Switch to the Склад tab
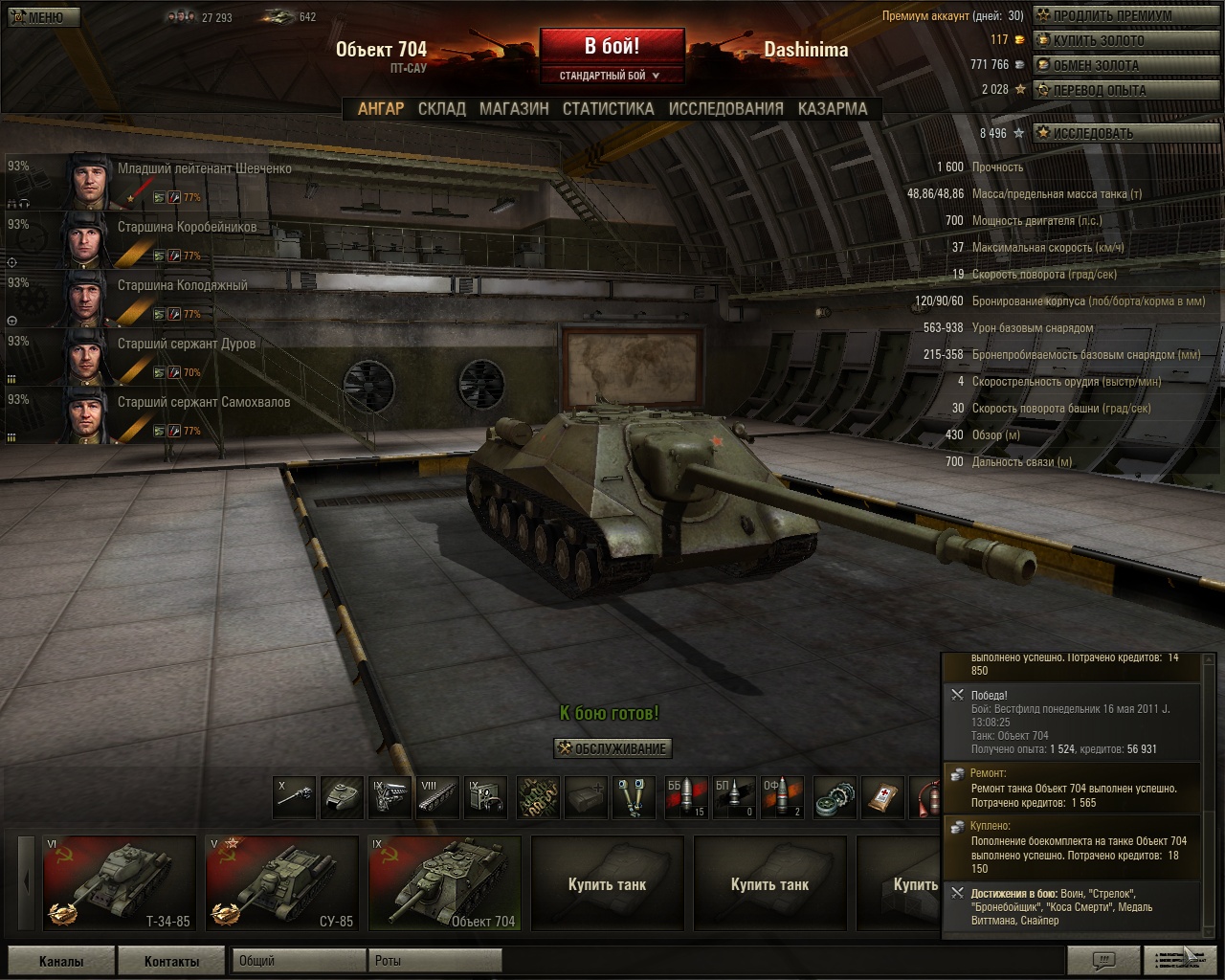1225x980 pixels. (441, 109)
